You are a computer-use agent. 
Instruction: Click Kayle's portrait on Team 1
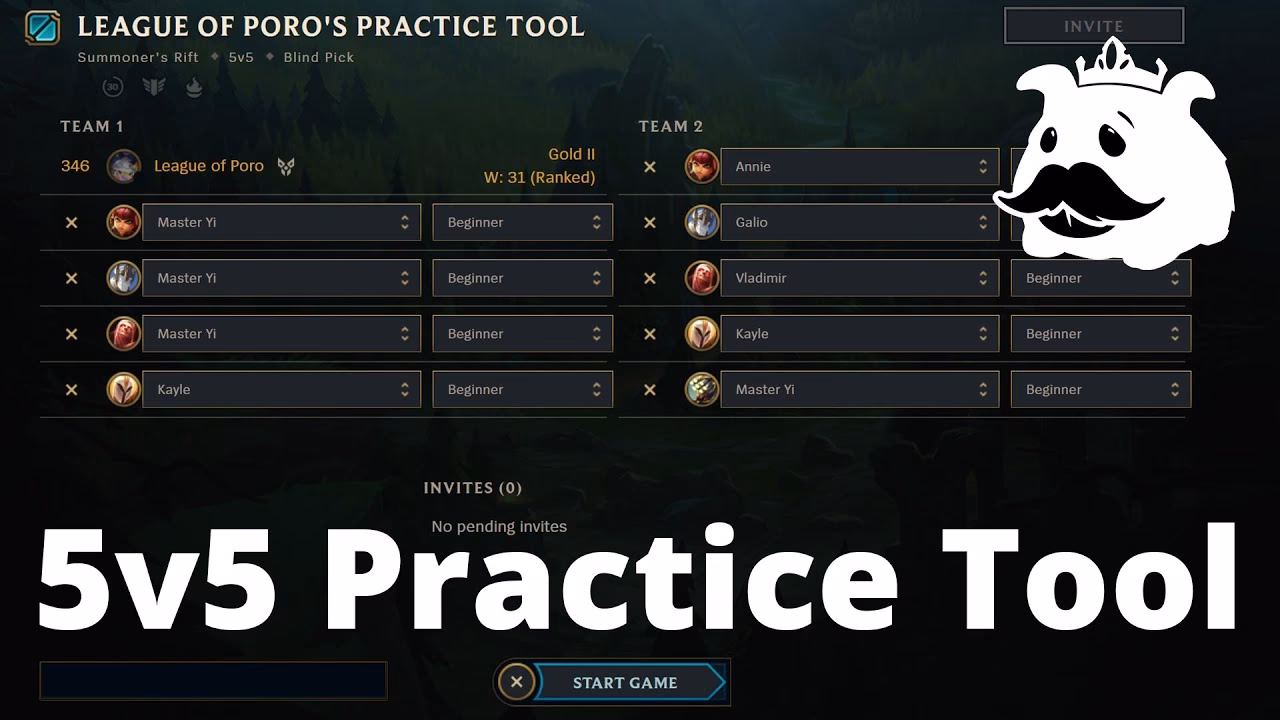pos(123,389)
